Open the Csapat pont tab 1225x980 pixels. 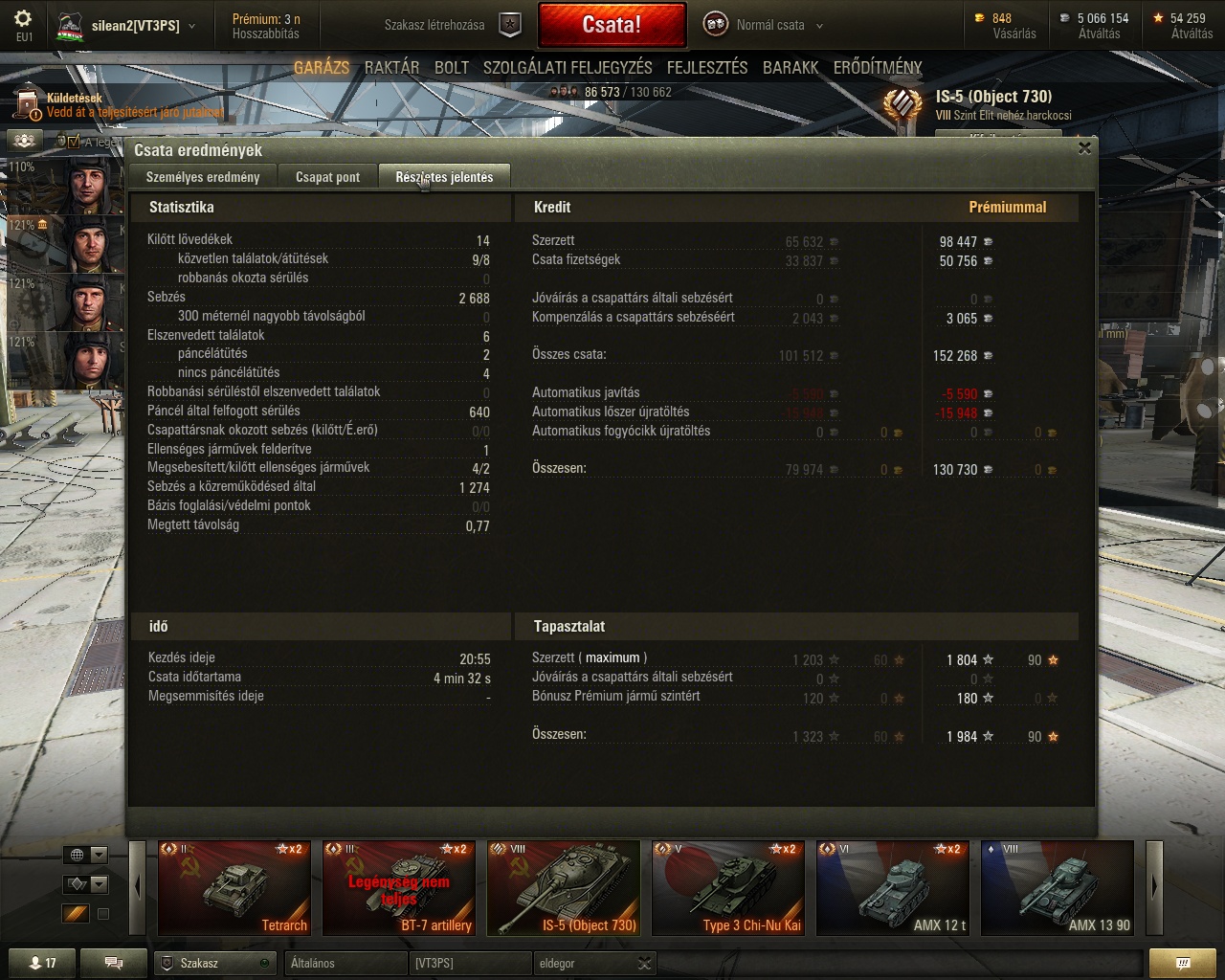pos(327,177)
